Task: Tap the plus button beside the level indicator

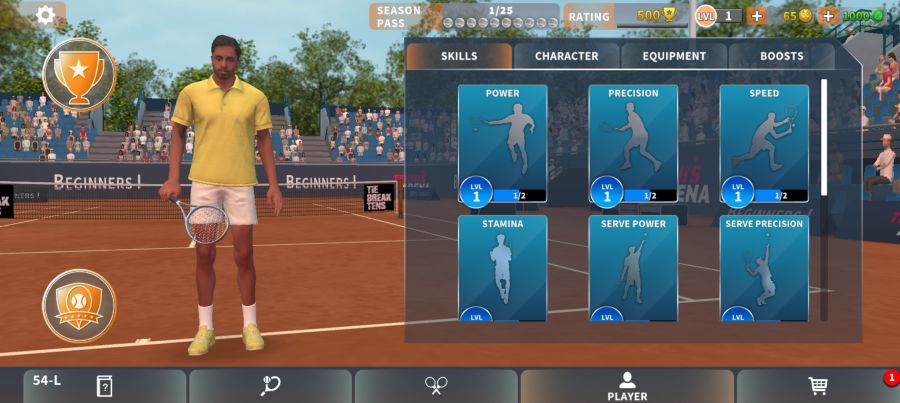Action: click(x=756, y=15)
